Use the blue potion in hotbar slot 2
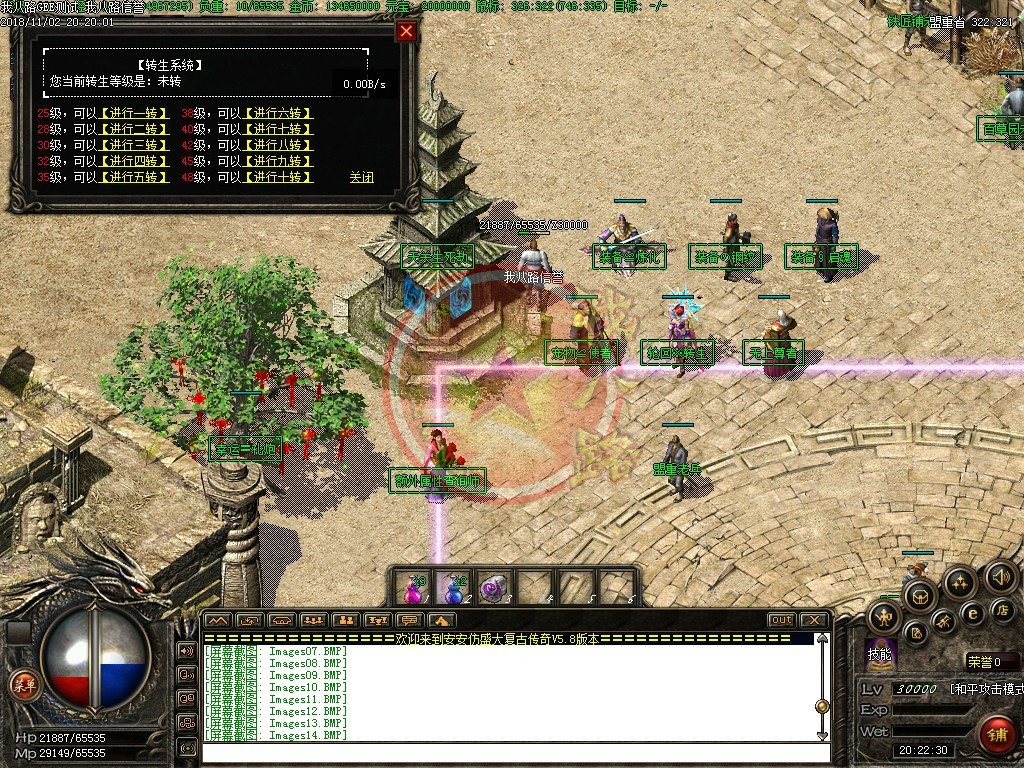Screen dimensions: 1024x768 (454, 587)
